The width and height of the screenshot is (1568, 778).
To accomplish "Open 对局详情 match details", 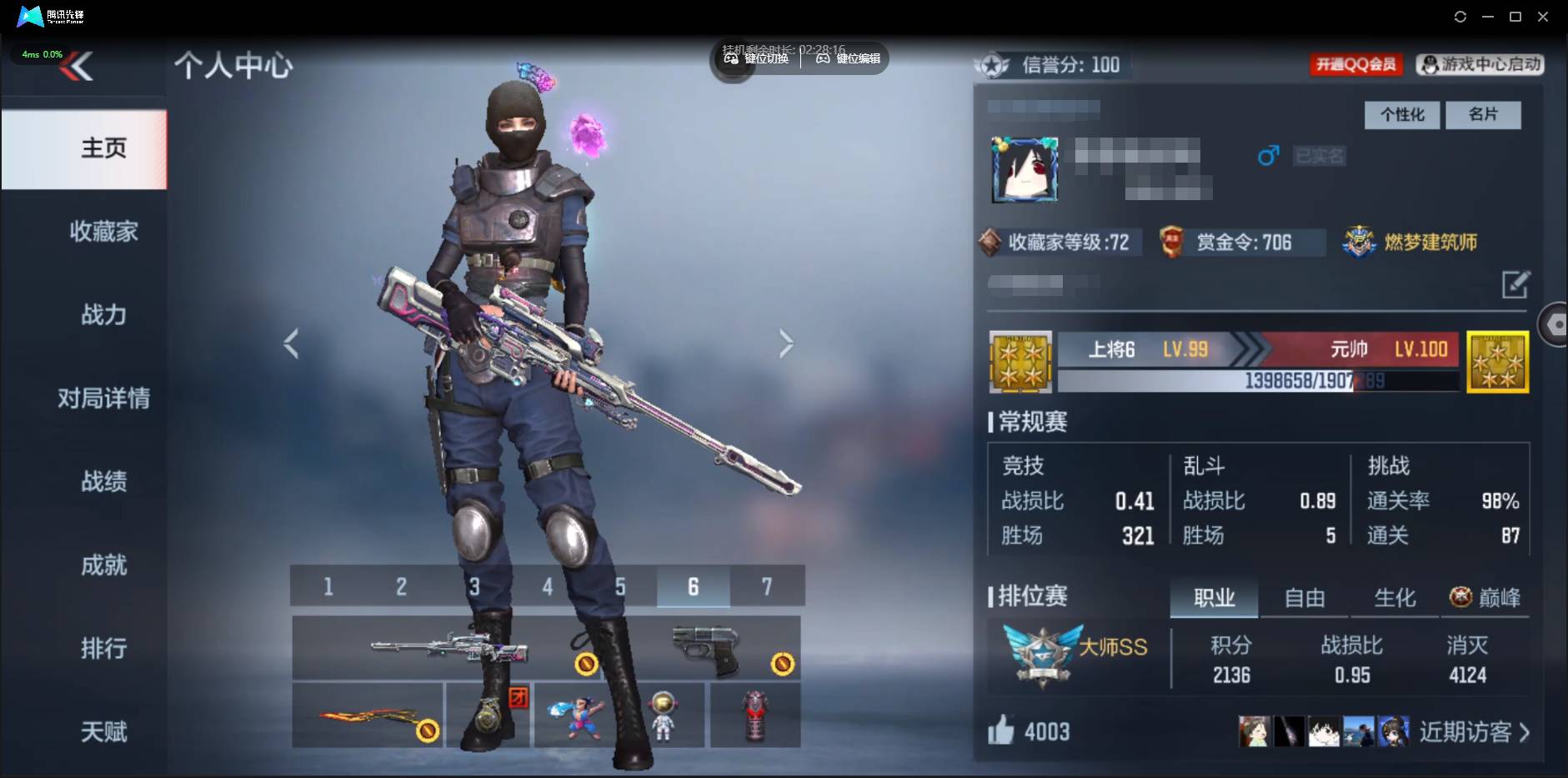I will [x=103, y=398].
